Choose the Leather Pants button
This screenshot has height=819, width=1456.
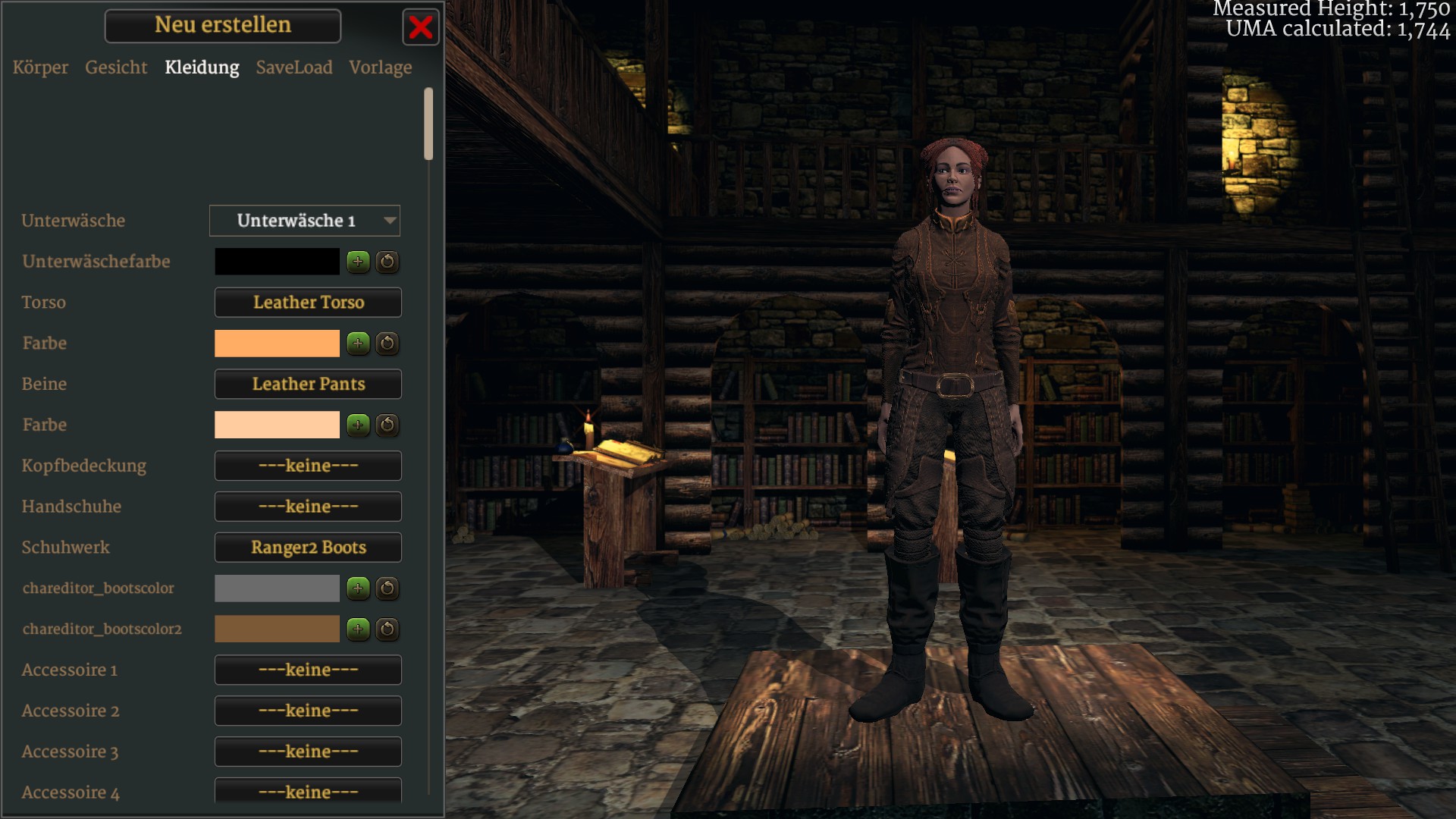[x=308, y=384]
